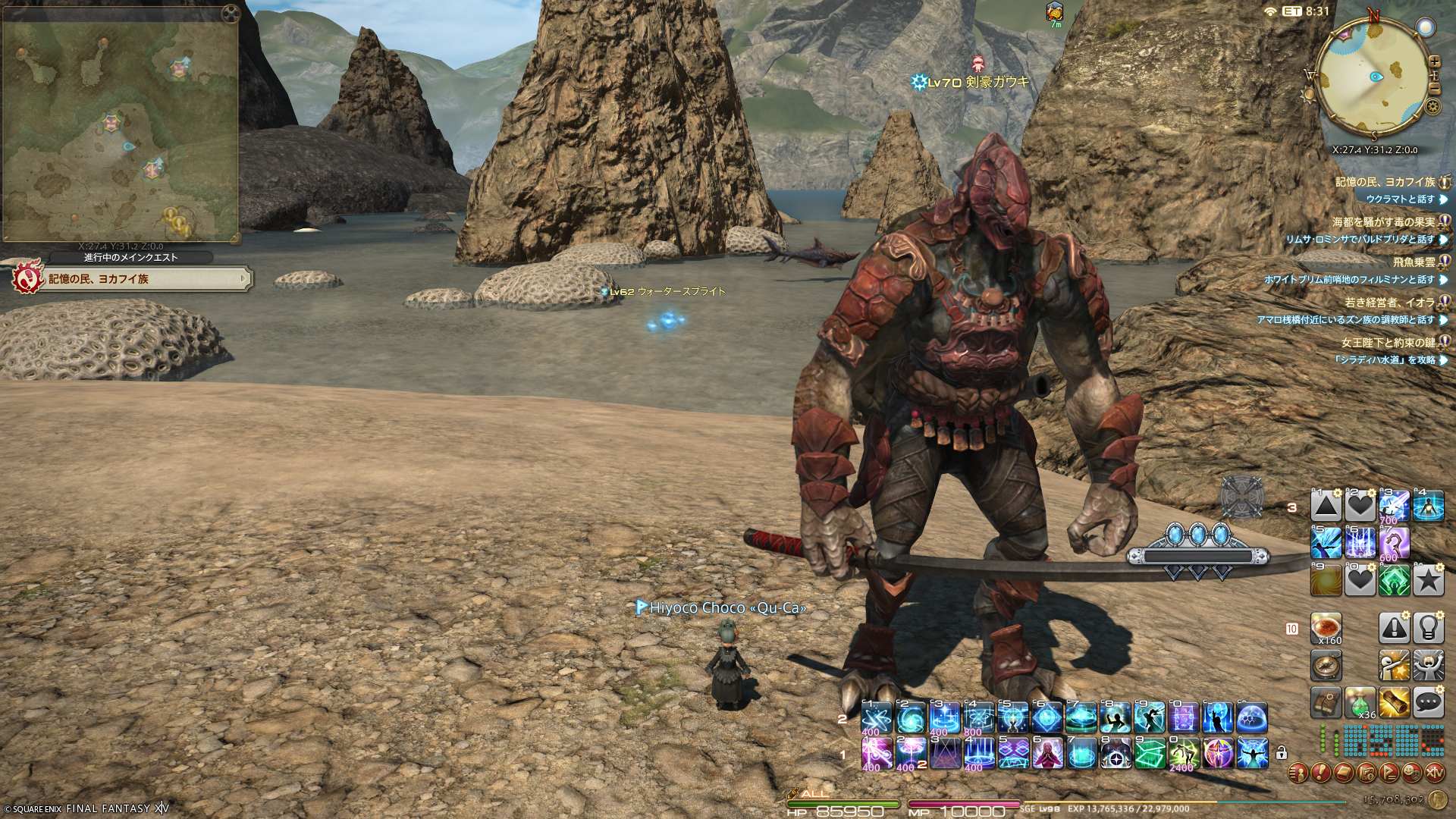Click the speech bubble chat macro icon
Viewport: 1456px width, 819px height.
pyautogui.click(x=1428, y=702)
